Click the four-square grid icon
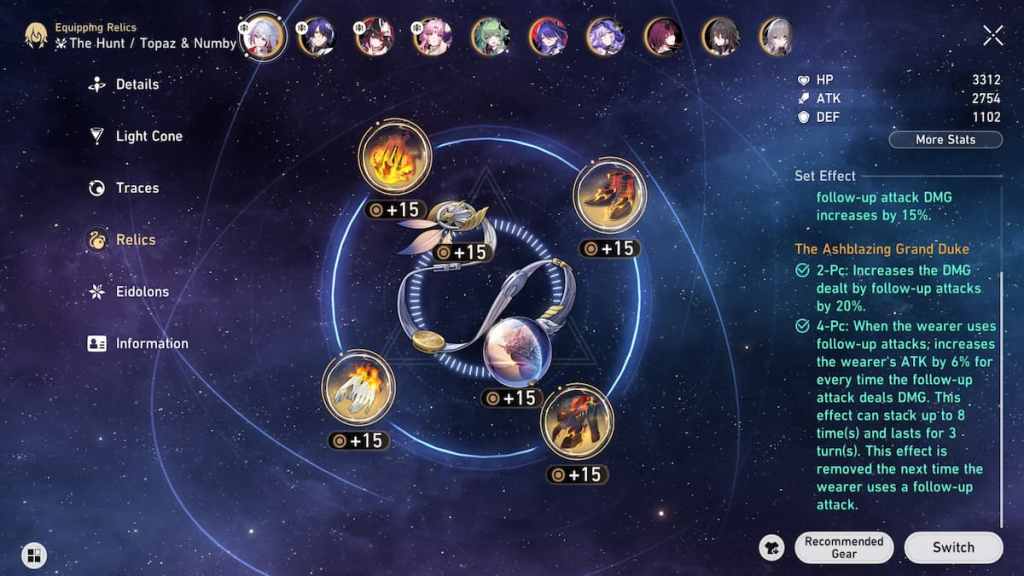 [34, 556]
